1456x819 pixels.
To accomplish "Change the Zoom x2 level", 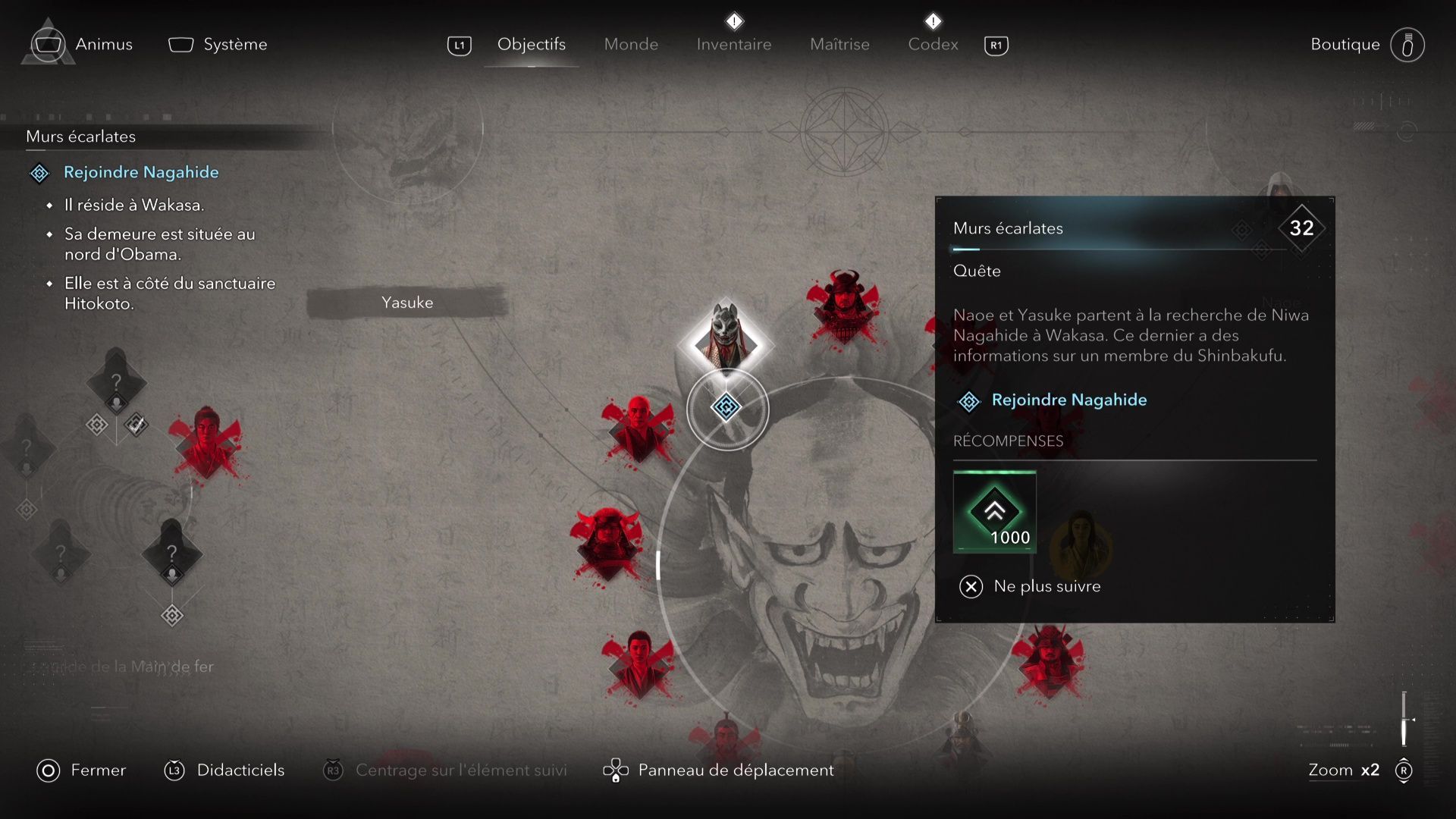I will click(1343, 770).
